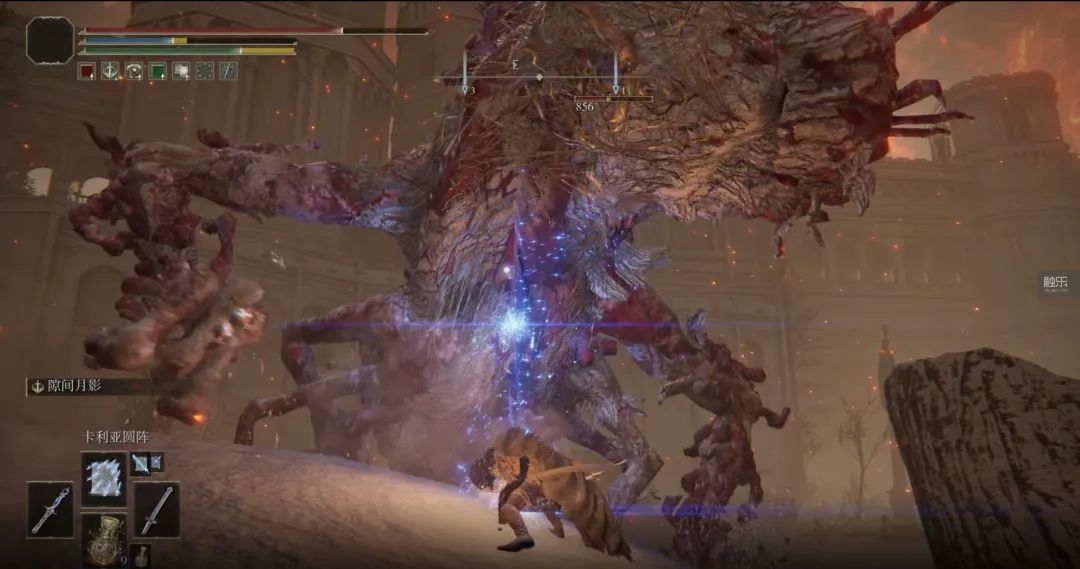The image size is (1080, 569).
Task: Use the golden flask item slot
Action: click(x=104, y=538)
